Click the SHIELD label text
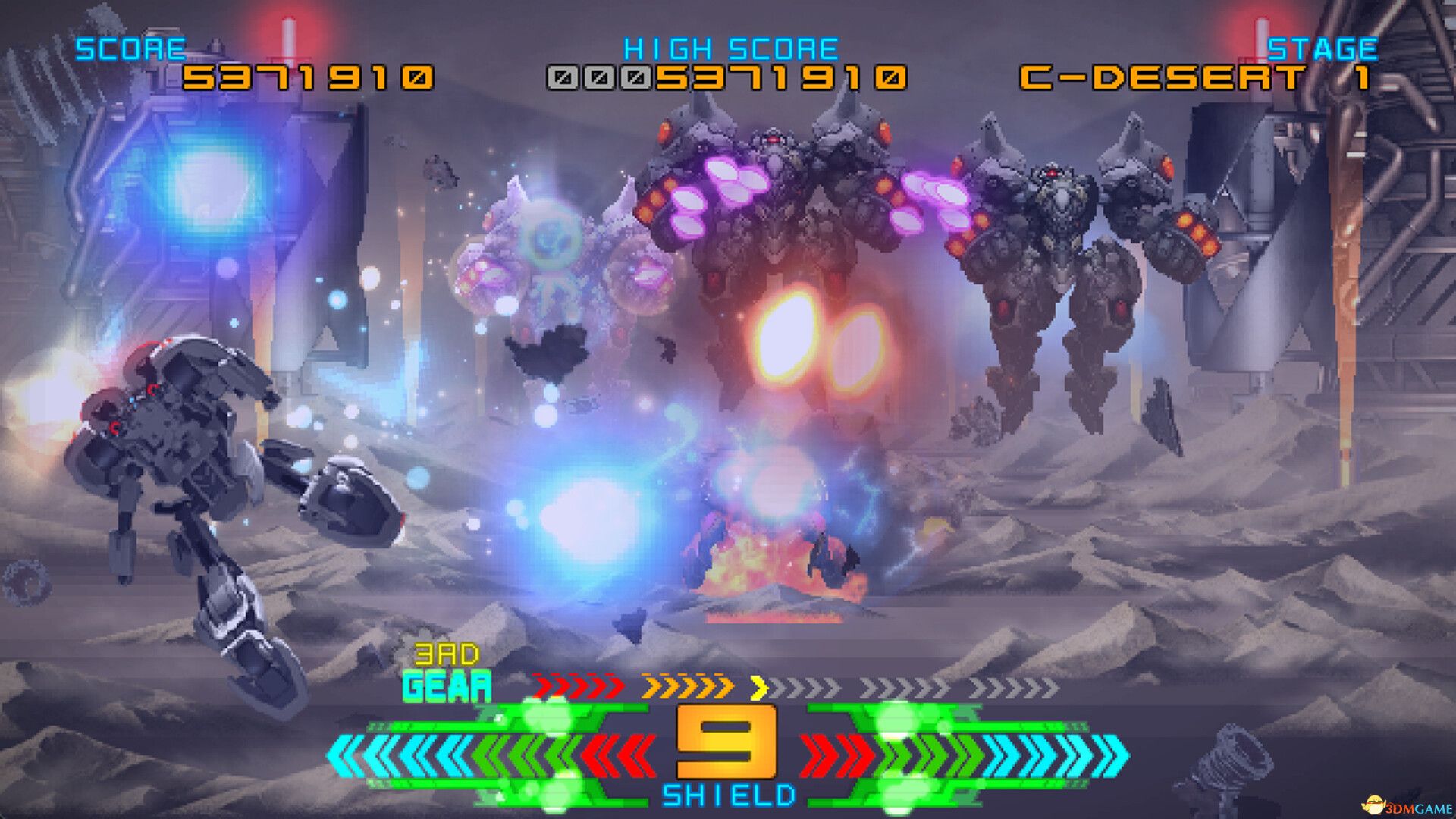 pyautogui.click(x=730, y=795)
